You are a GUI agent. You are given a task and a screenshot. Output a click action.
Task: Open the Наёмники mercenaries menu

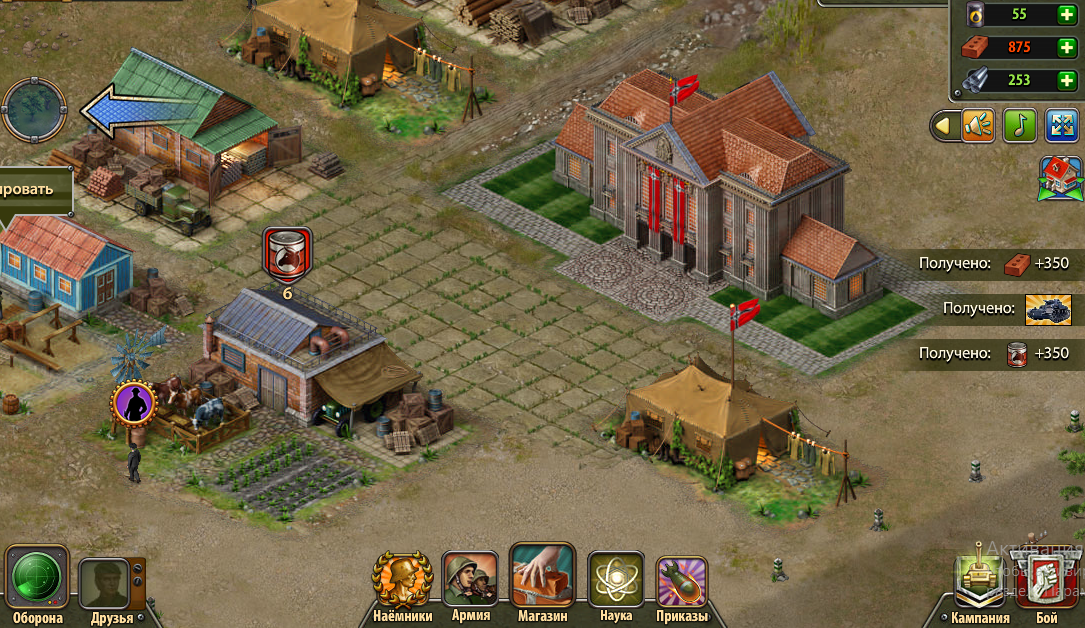(402, 580)
